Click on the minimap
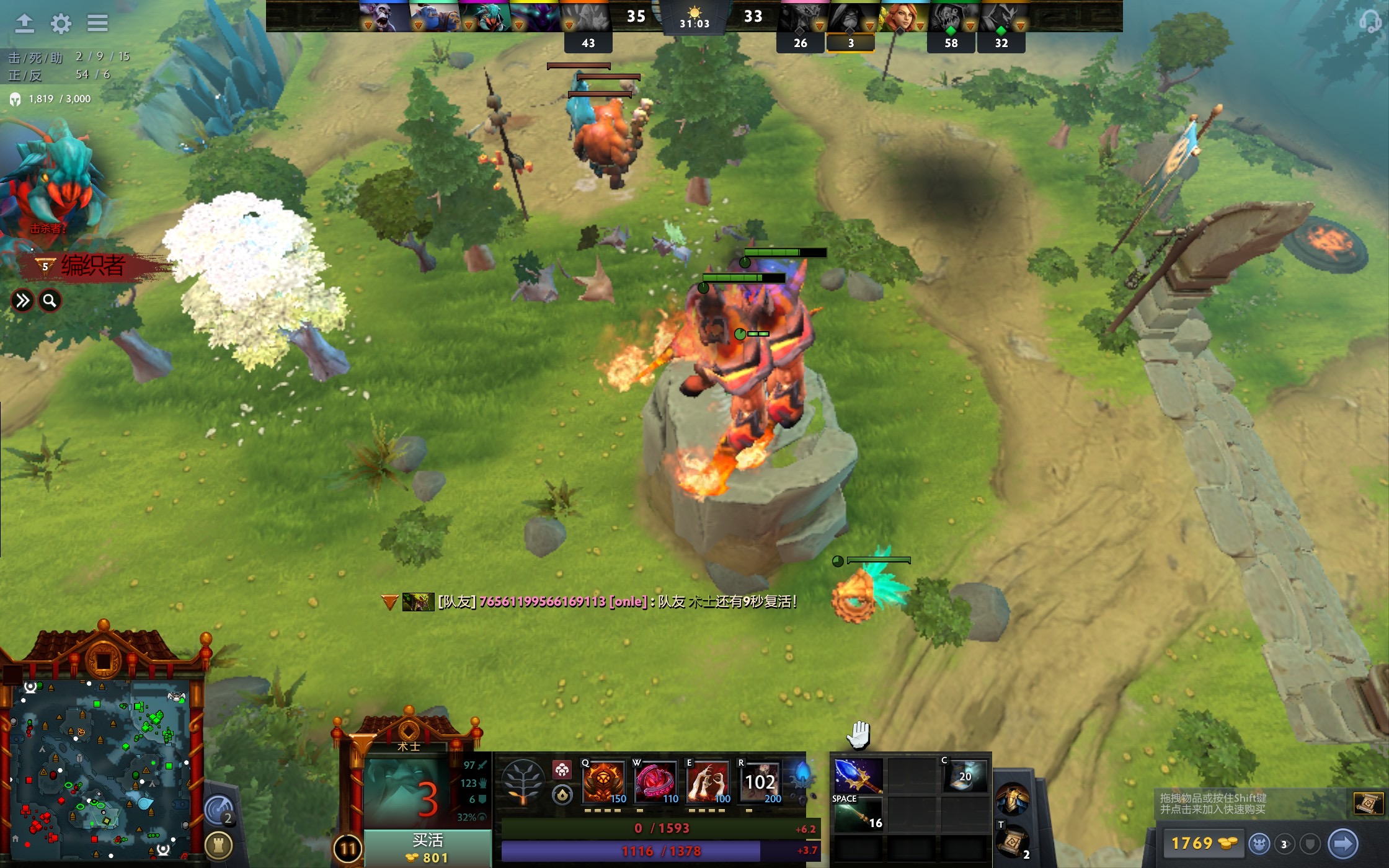The width and height of the screenshot is (1389, 868). pos(102,769)
